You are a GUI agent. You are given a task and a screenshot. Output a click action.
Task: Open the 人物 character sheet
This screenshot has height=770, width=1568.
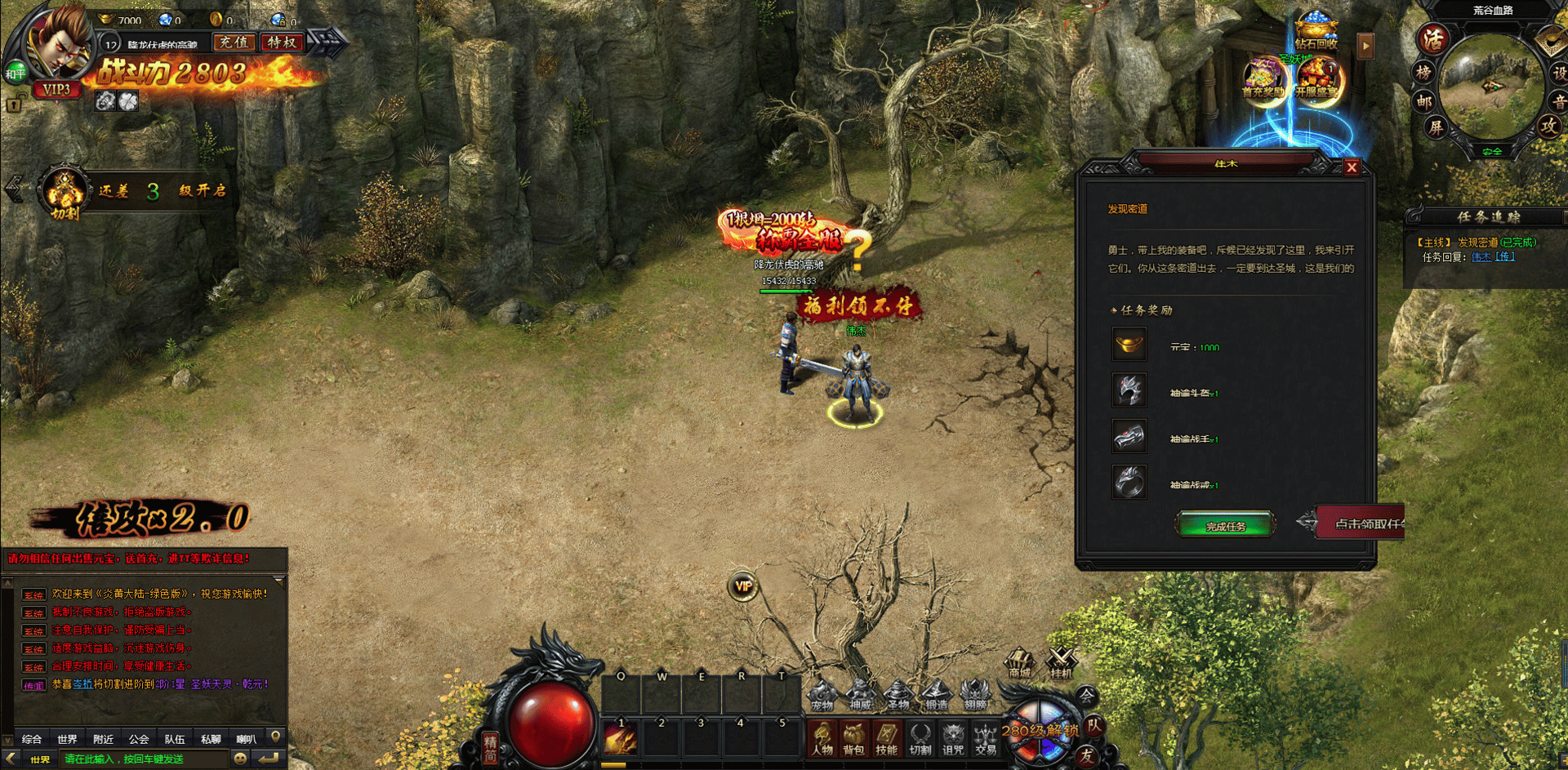pos(822,739)
